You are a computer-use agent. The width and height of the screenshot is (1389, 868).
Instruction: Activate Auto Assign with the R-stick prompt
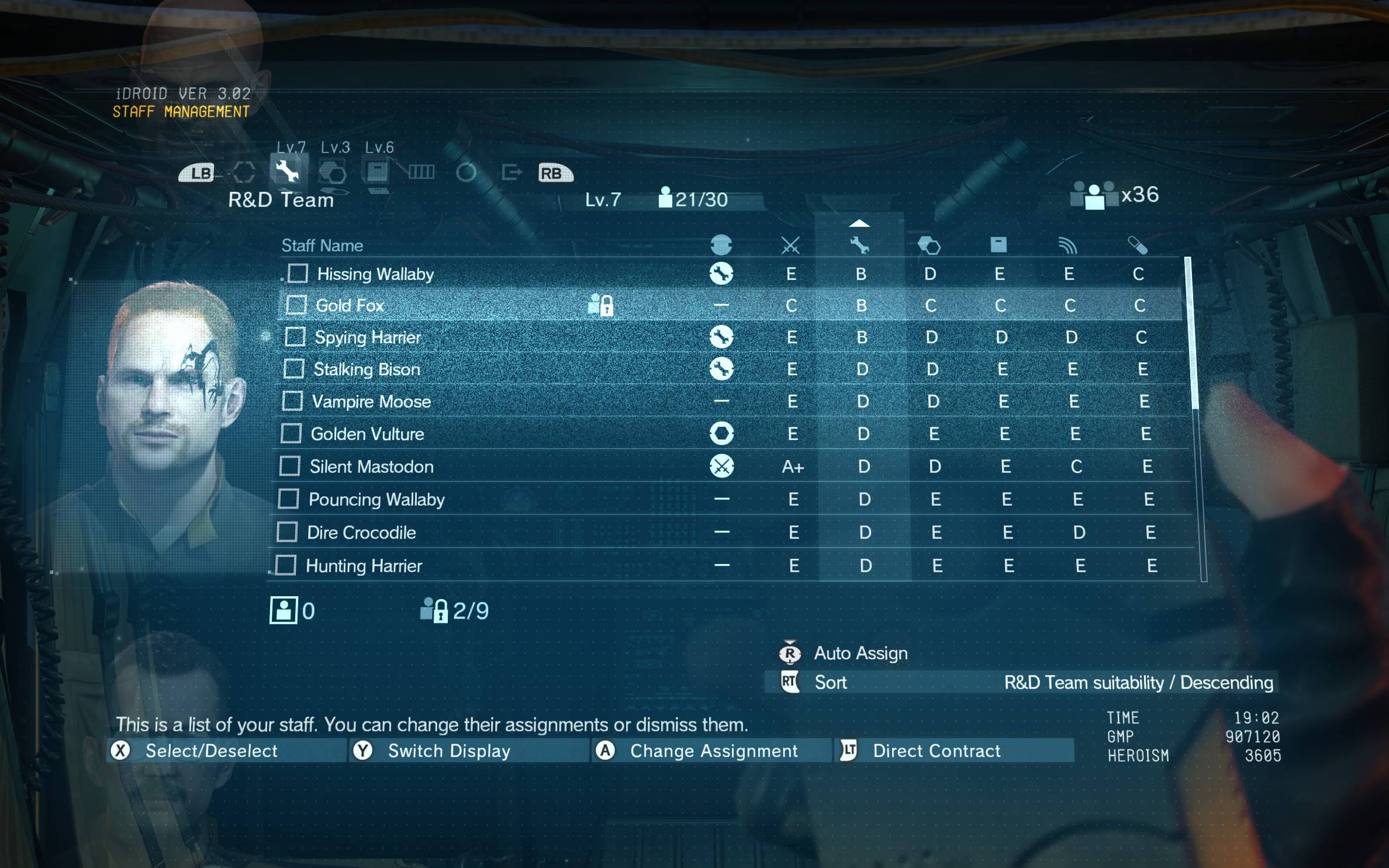(x=792, y=653)
